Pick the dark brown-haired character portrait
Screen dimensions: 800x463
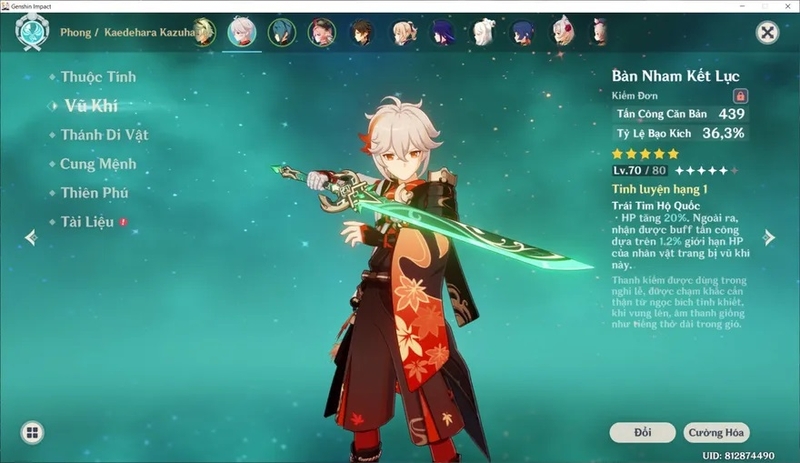click(362, 33)
